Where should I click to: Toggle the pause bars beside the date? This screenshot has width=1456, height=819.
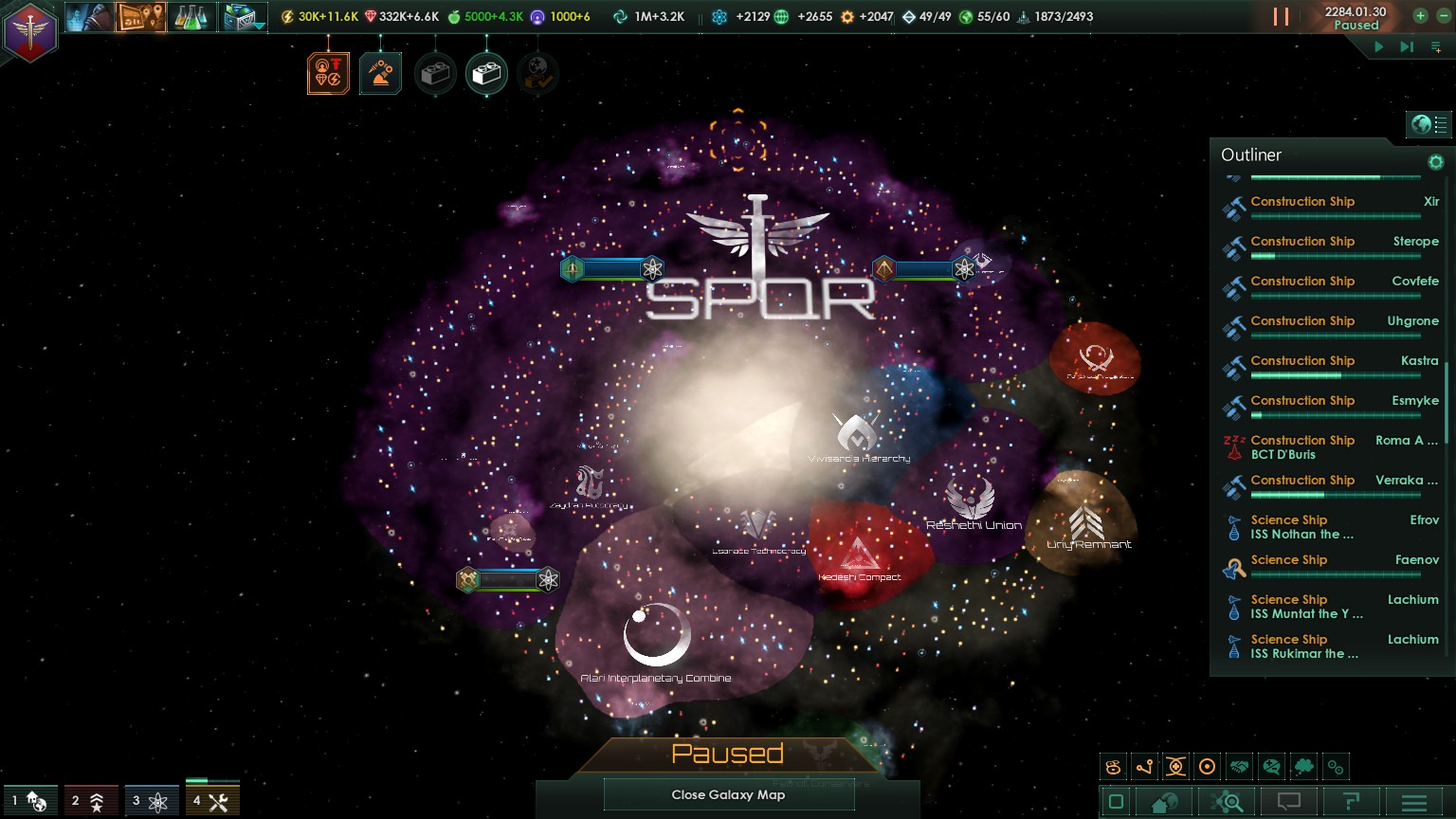pos(1281,17)
